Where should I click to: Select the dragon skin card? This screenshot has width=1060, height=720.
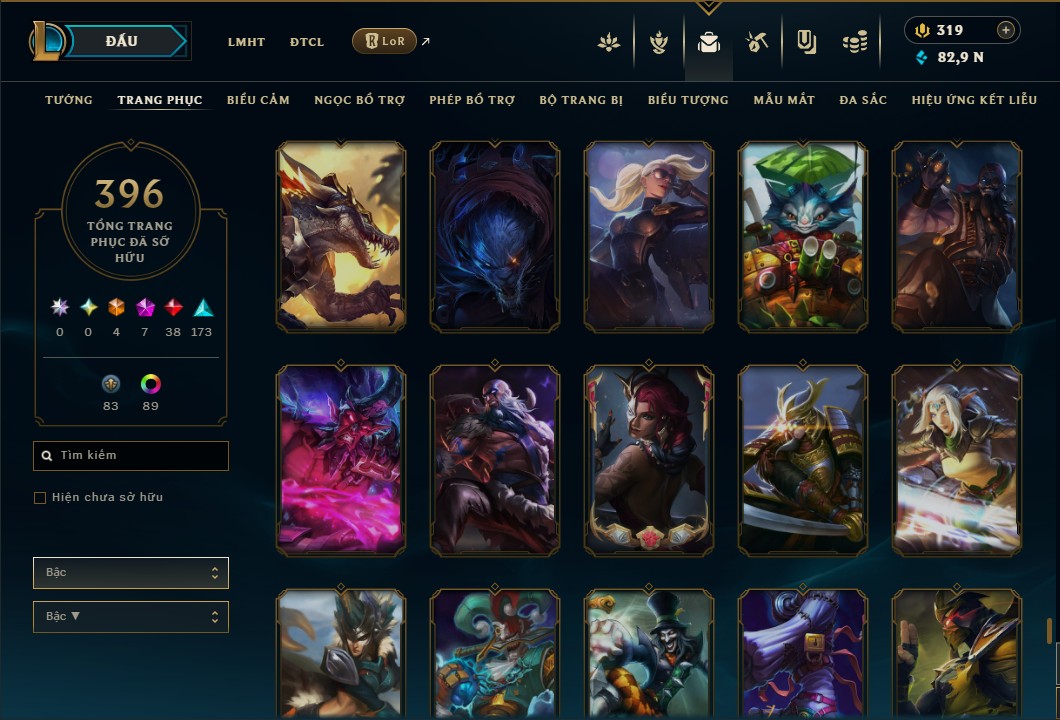(x=341, y=236)
